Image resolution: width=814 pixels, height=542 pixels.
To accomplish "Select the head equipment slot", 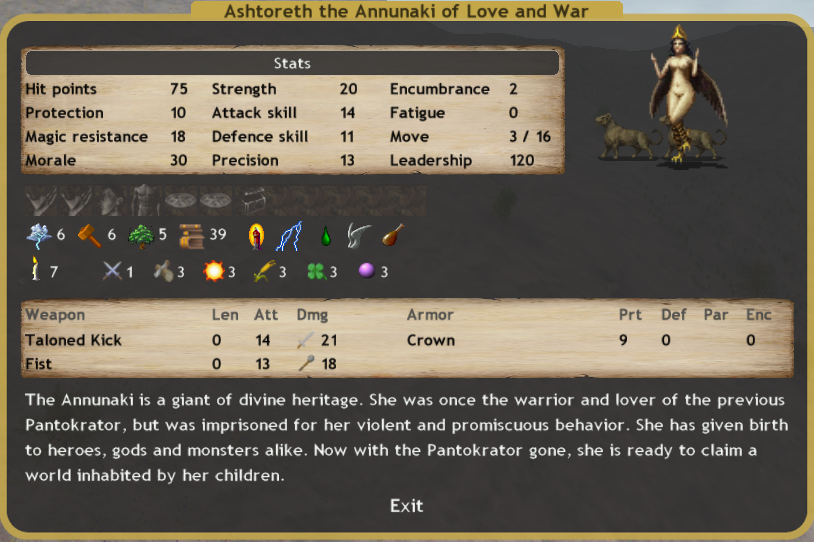I will tap(111, 202).
